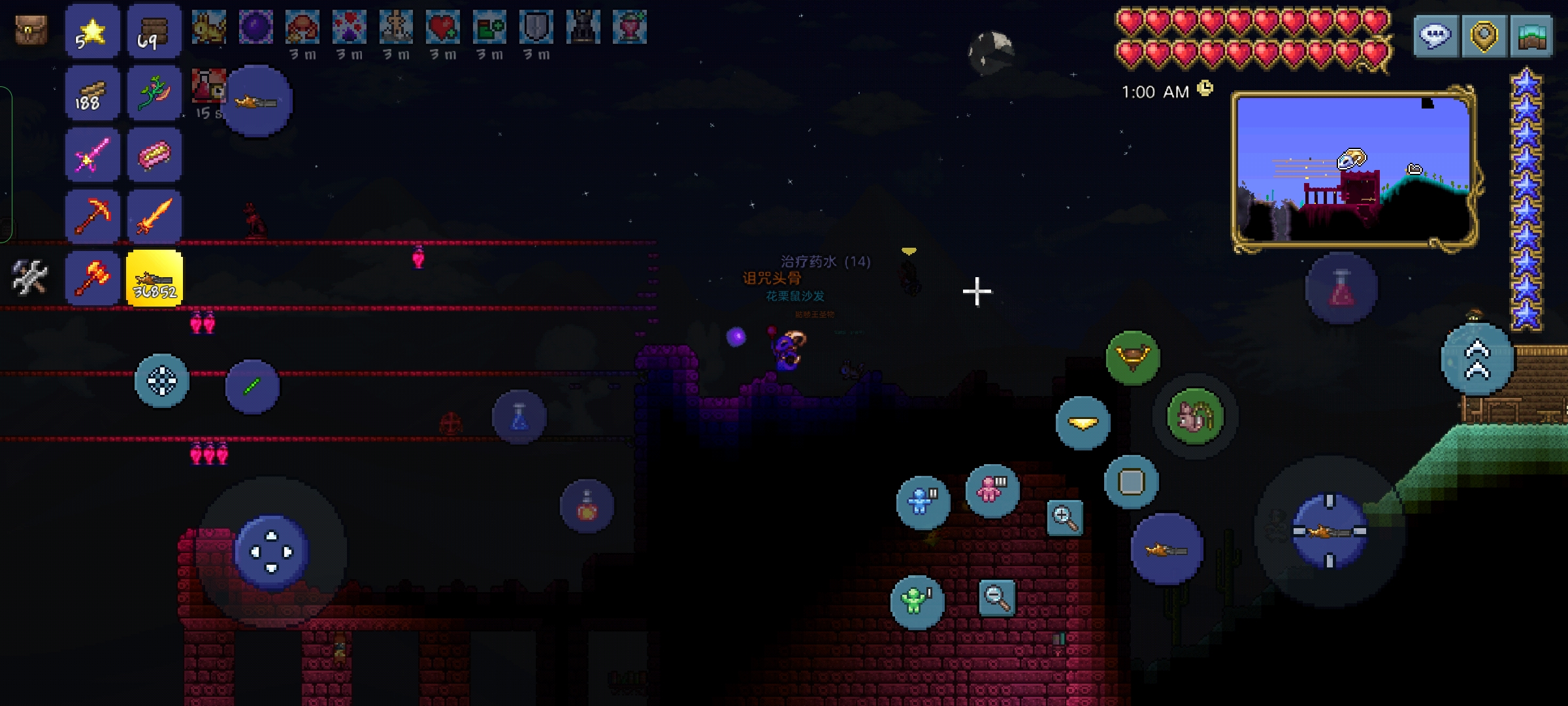The width and height of the screenshot is (1568, 706).
Task: Tap the zoom-in magnifier button
Action: click(1064, 518)
